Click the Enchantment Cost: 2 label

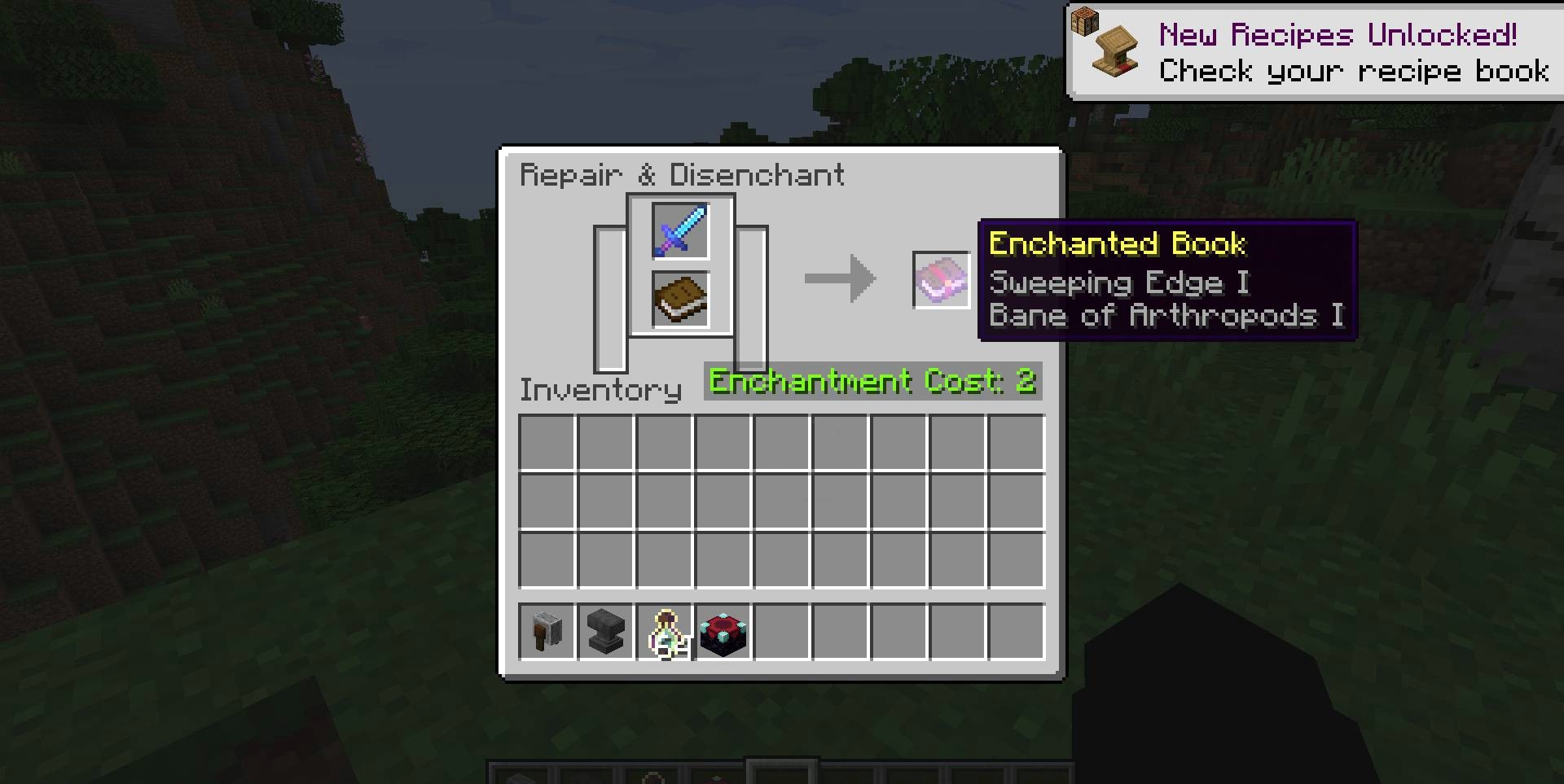pos(872,381)
